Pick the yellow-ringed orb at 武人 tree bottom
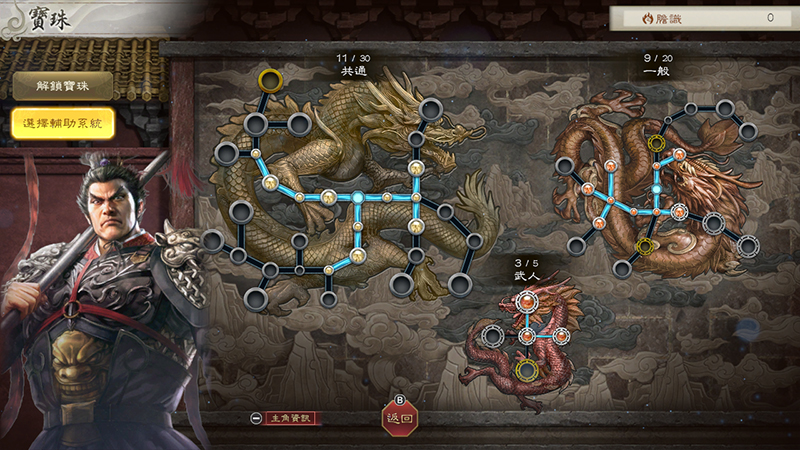Viewport: 800px width, 450px height. click(x=526, y=370)
